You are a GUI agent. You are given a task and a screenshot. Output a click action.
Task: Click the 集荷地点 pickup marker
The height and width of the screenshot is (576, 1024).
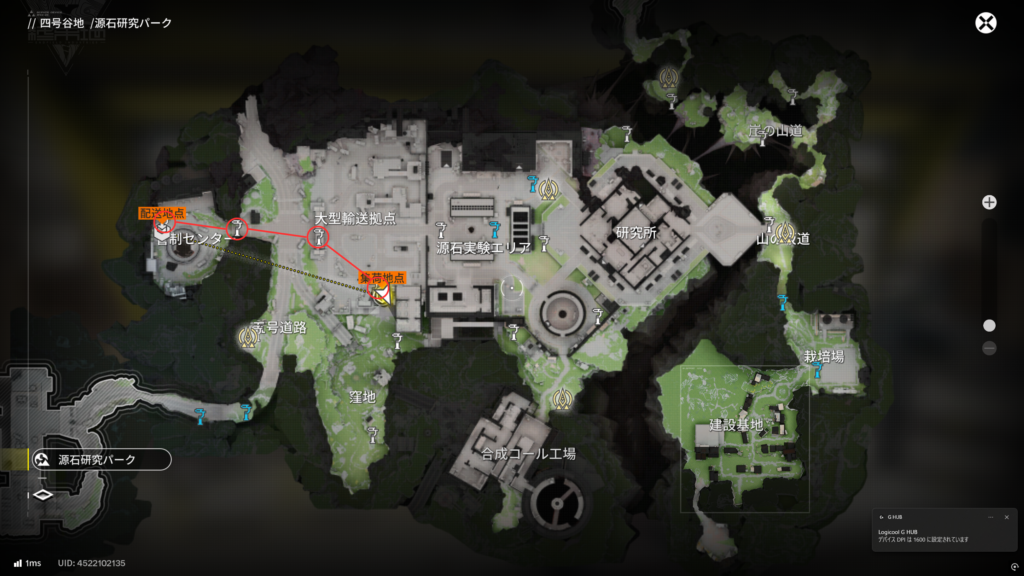coord(381,292)
